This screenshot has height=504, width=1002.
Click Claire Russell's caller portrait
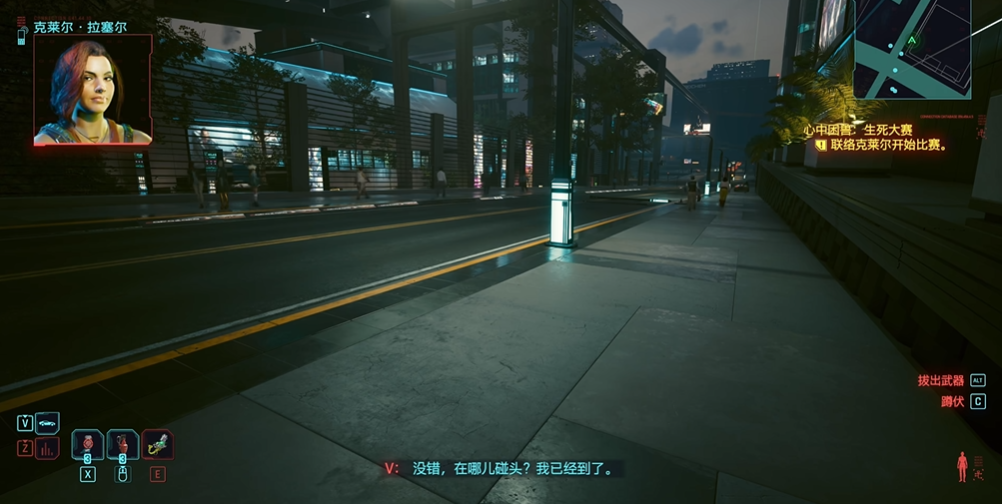(x=92, y=91)
